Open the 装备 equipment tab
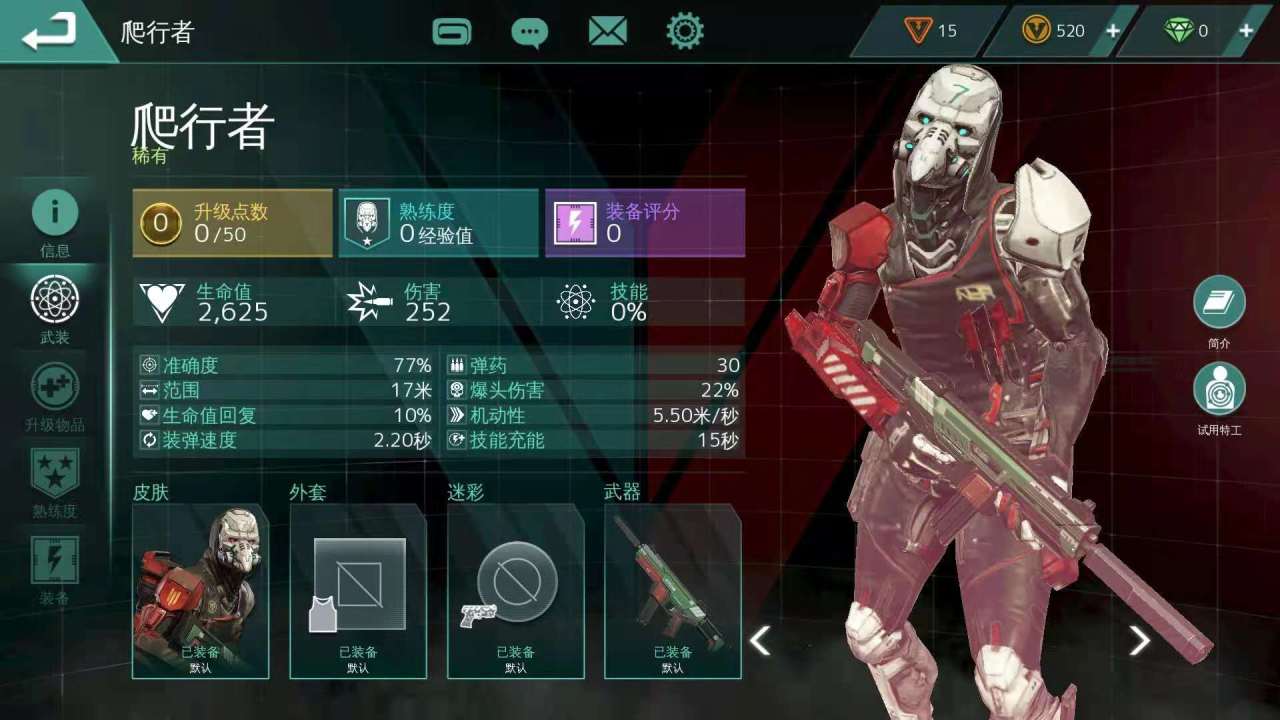 pyautogui.click(x=55, y=570)
